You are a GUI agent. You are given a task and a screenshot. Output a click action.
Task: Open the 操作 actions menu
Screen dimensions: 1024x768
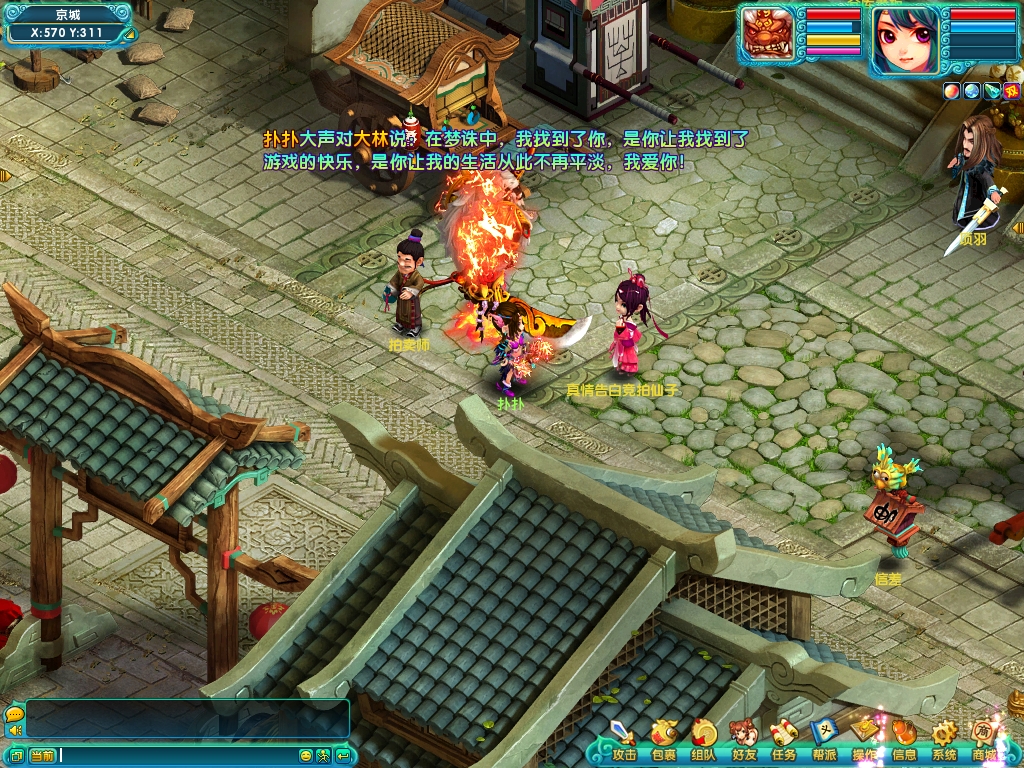pos(864,738)
